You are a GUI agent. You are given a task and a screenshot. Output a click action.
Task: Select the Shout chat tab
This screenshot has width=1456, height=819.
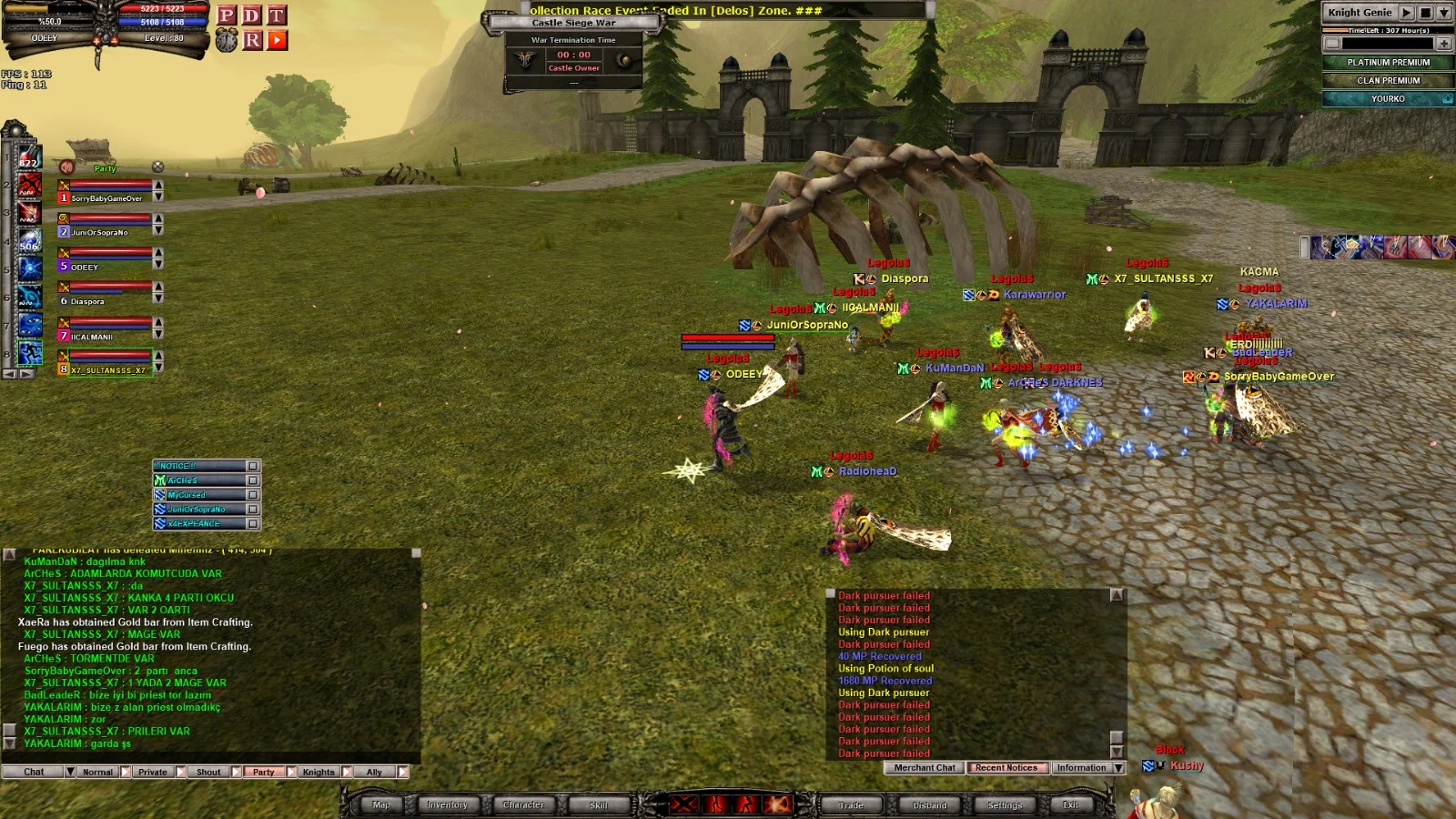tap(207, 771)
